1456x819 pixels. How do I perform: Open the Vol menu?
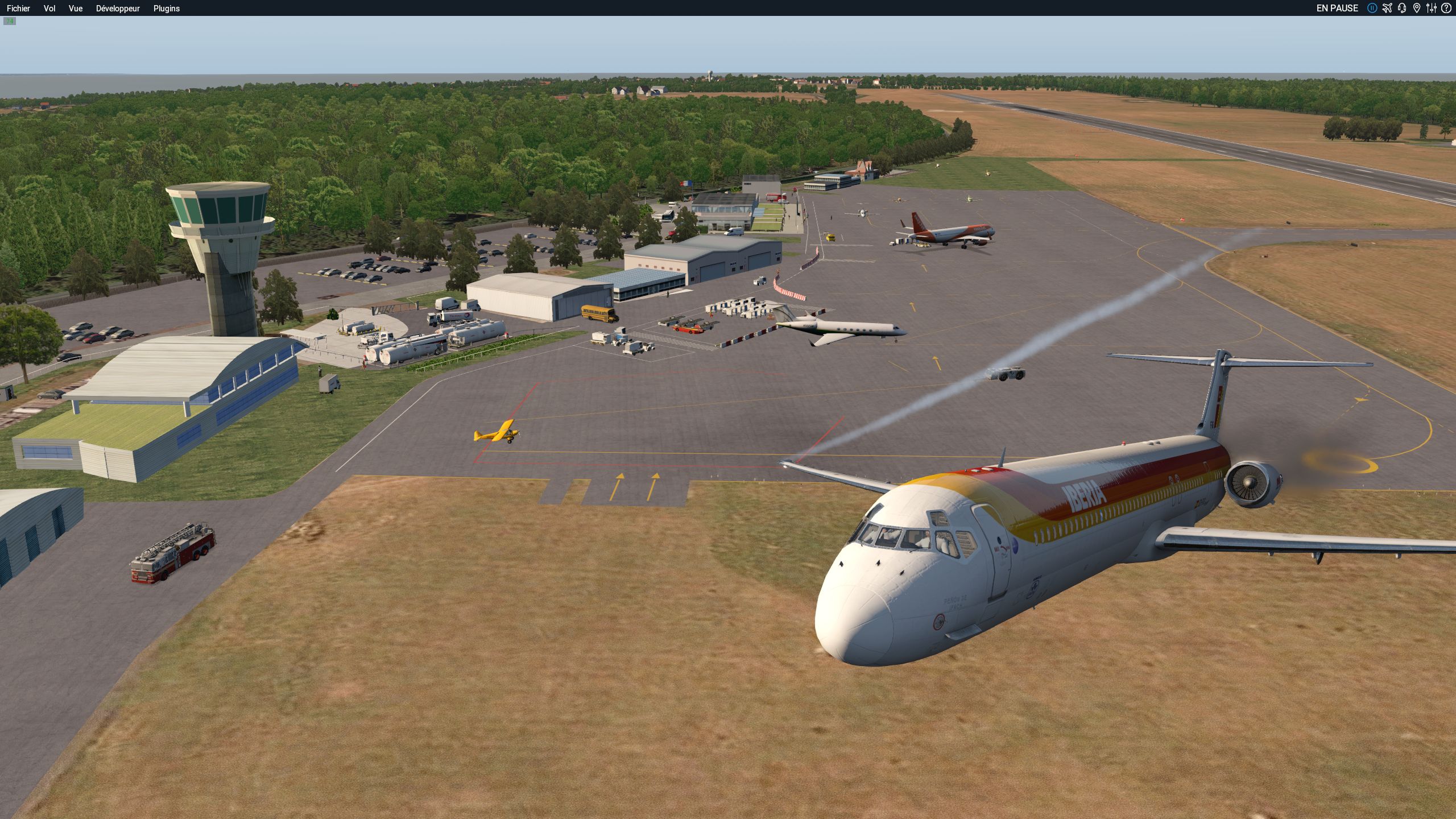point(49,9)
